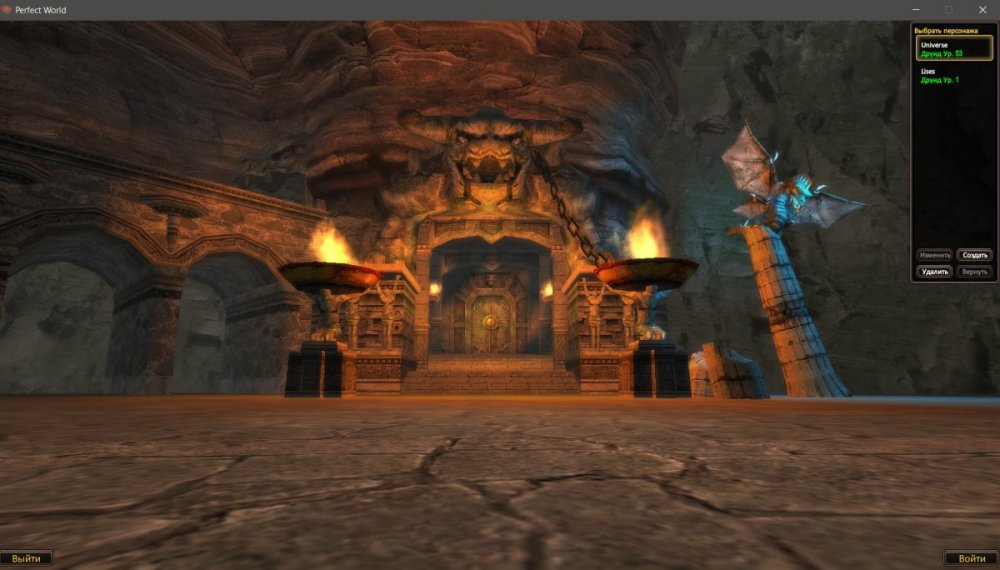Close the Perfect World window
The width and height of the screenshot is (1000, 570).
(x=982, y=9)
